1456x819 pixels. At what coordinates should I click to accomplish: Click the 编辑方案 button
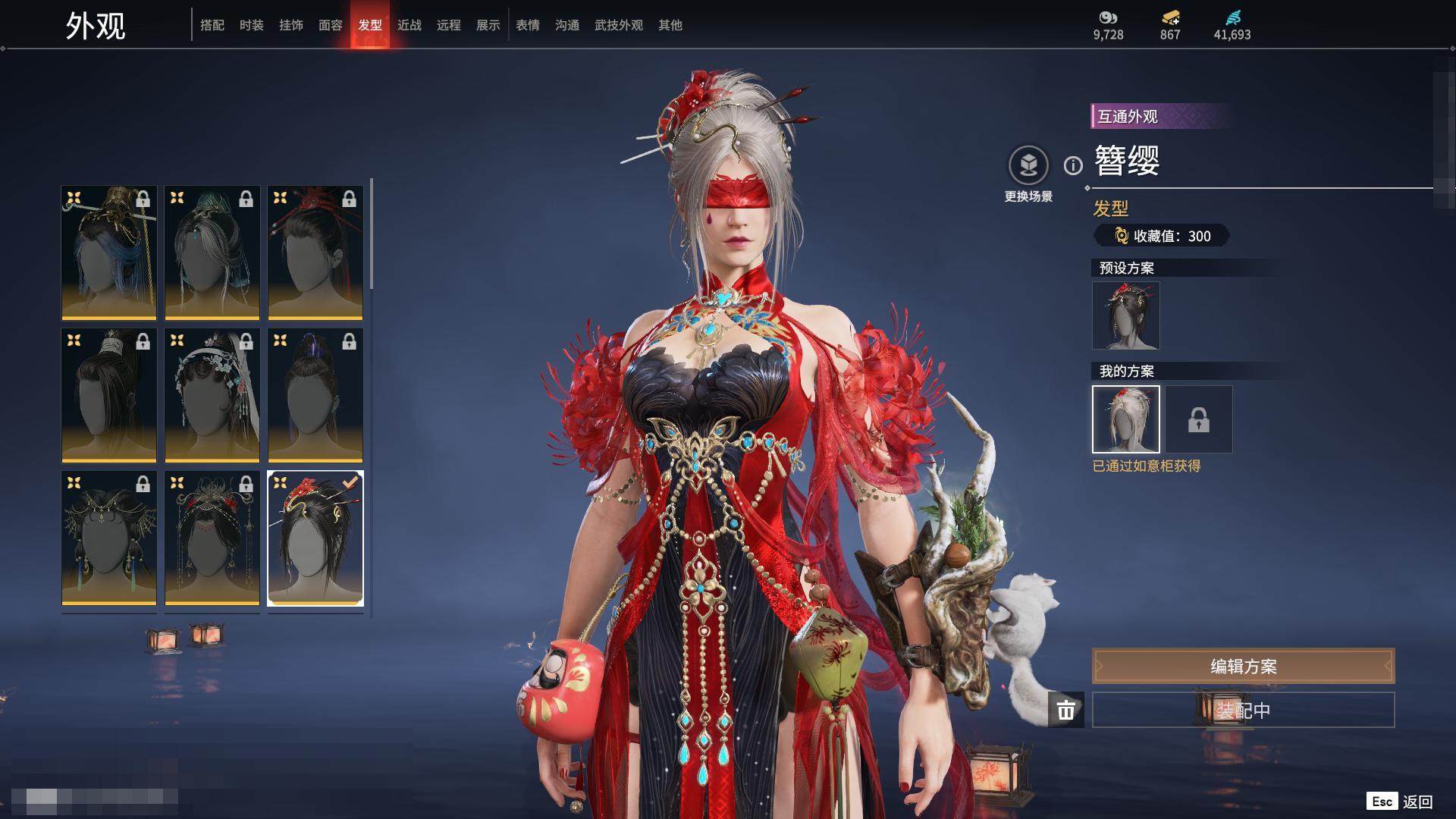tap(1243, 666)
